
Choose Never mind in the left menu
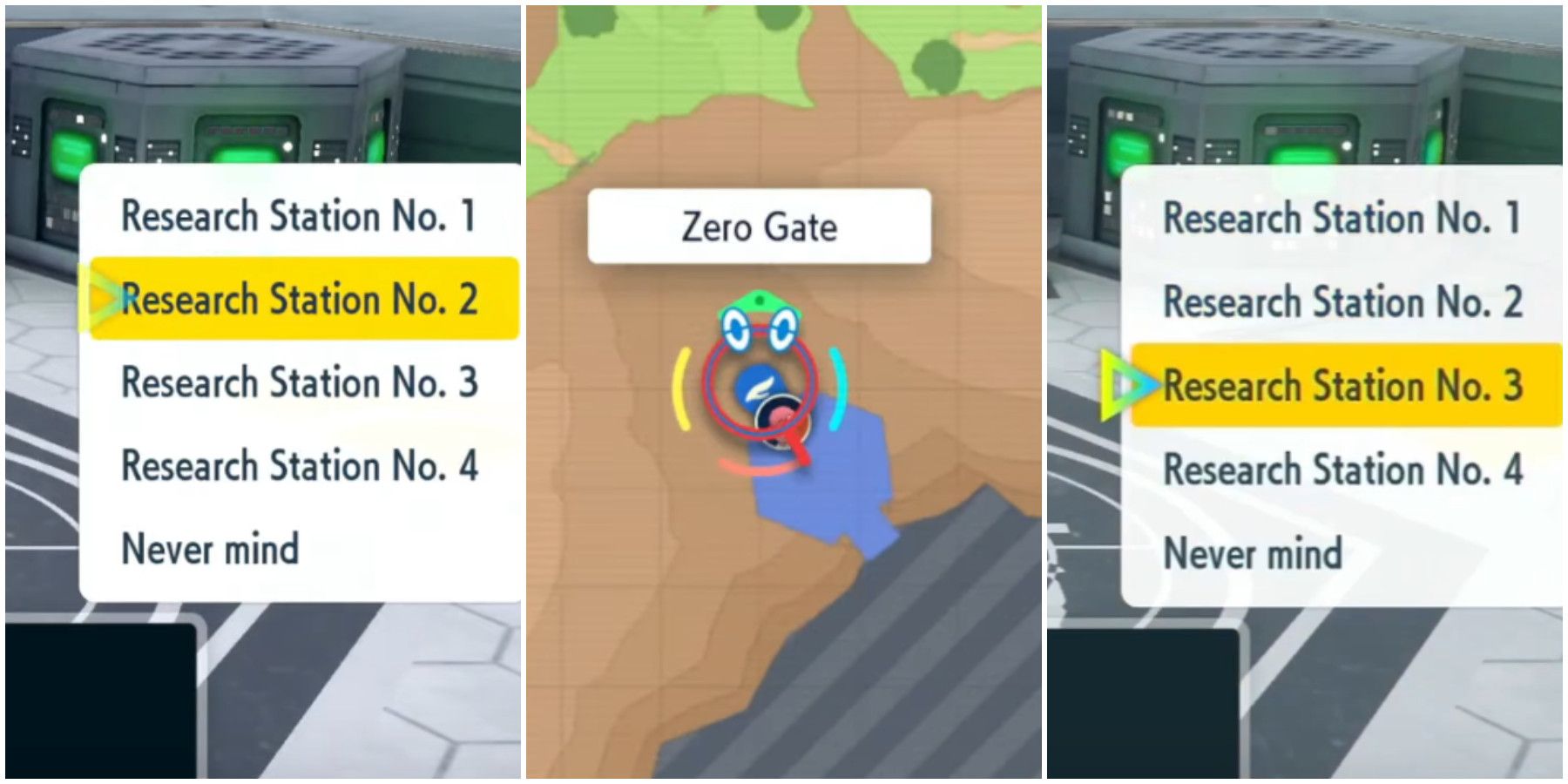point(212,549)
